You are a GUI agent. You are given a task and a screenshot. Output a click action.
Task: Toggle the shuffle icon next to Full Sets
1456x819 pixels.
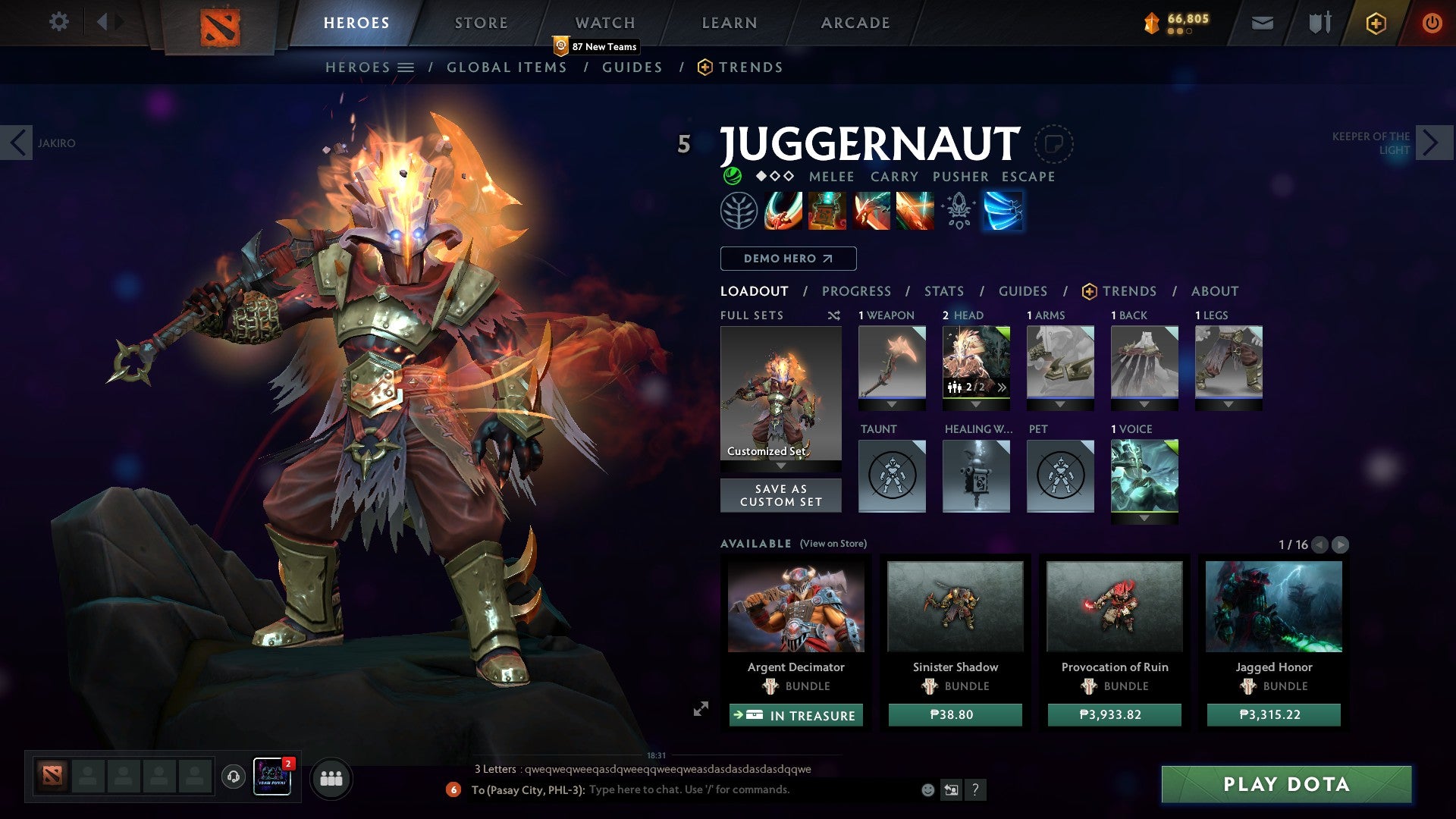click(x=833, y=315)
